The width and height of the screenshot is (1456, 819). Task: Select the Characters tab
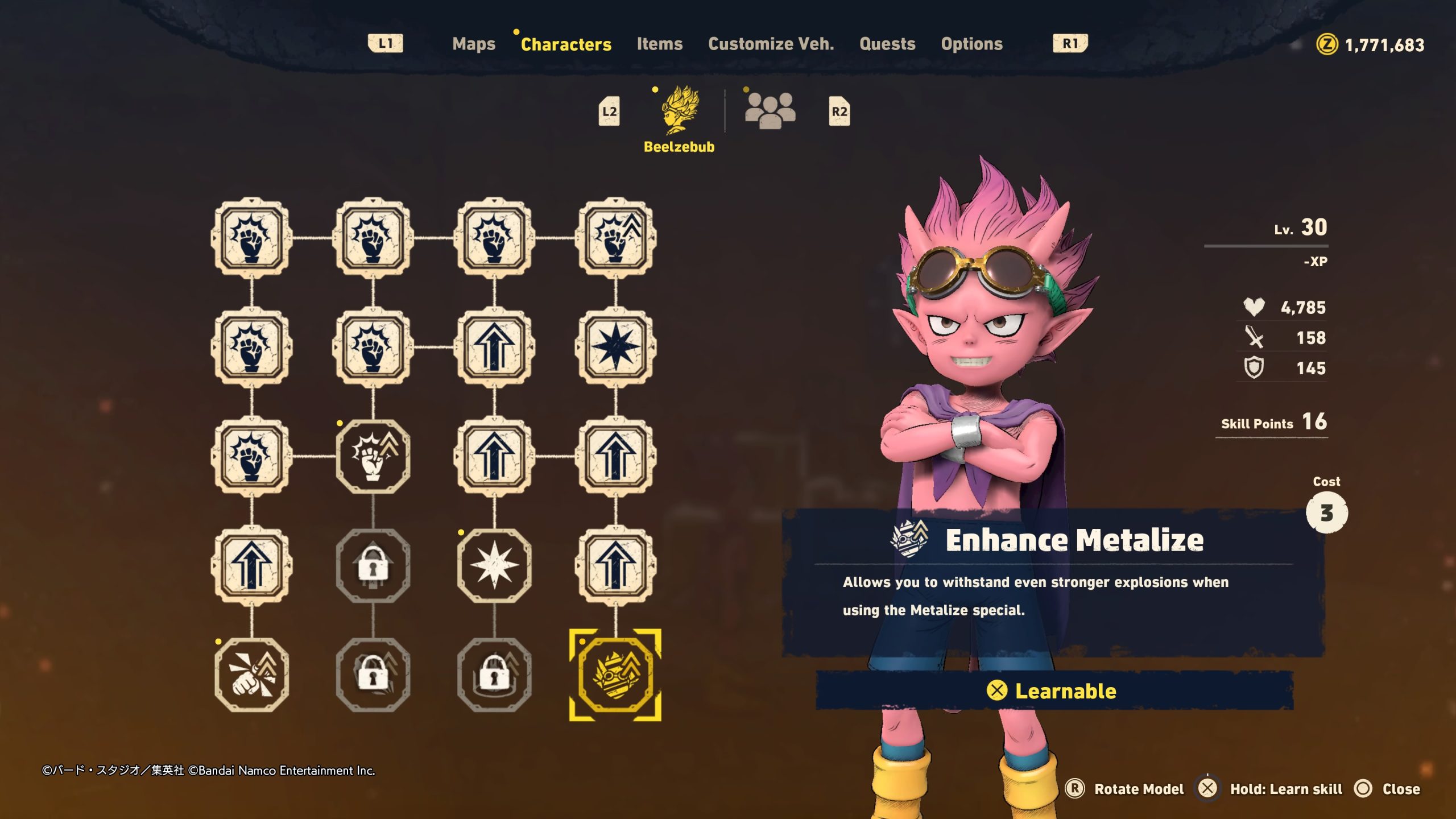coord(565,44)
